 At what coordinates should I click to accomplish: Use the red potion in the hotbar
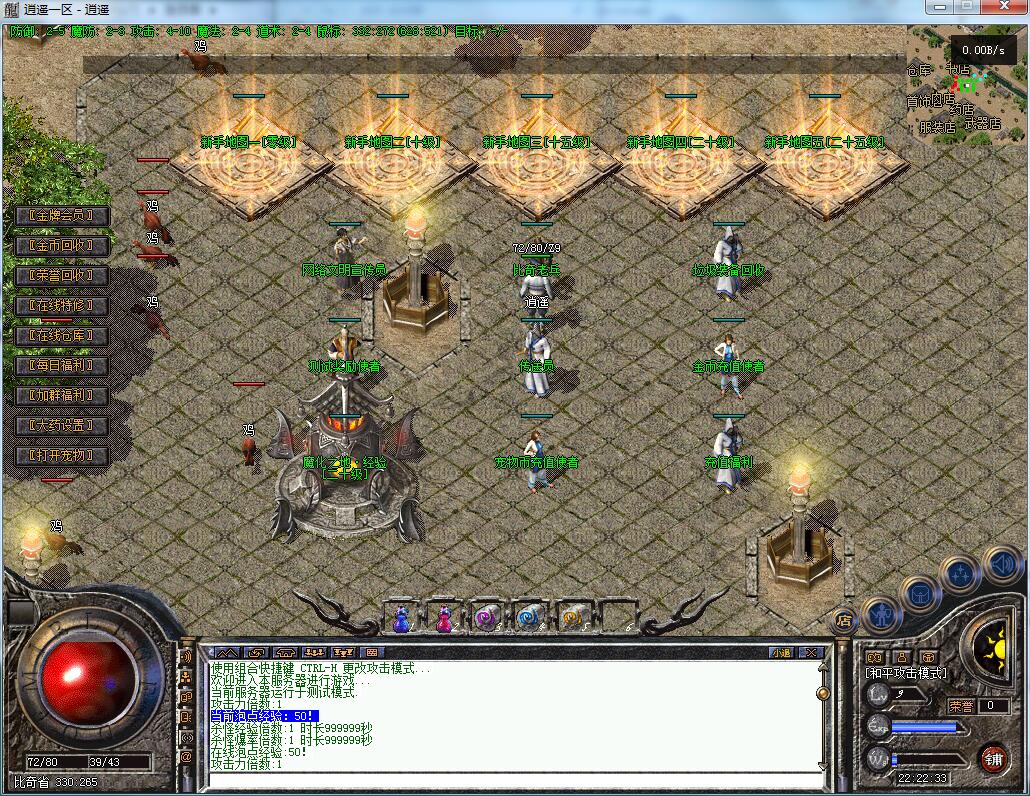pyautogui.click(x=444, y=619)
